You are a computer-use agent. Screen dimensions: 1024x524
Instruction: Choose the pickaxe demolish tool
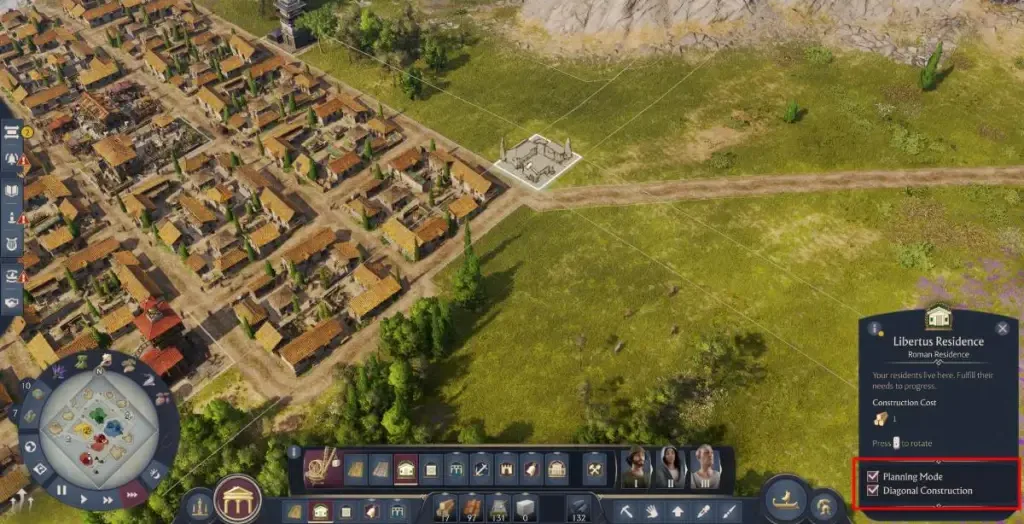(625, 512)
